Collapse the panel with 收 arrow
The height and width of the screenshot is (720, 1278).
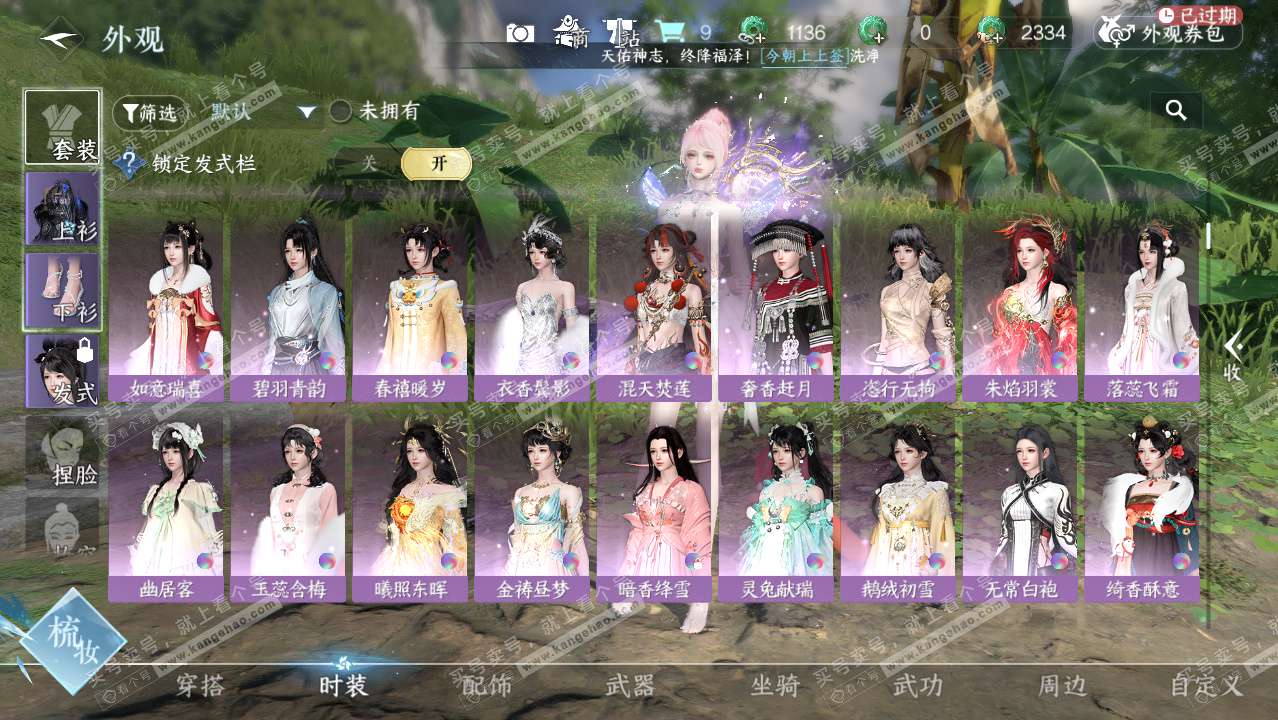[1233, 355]
